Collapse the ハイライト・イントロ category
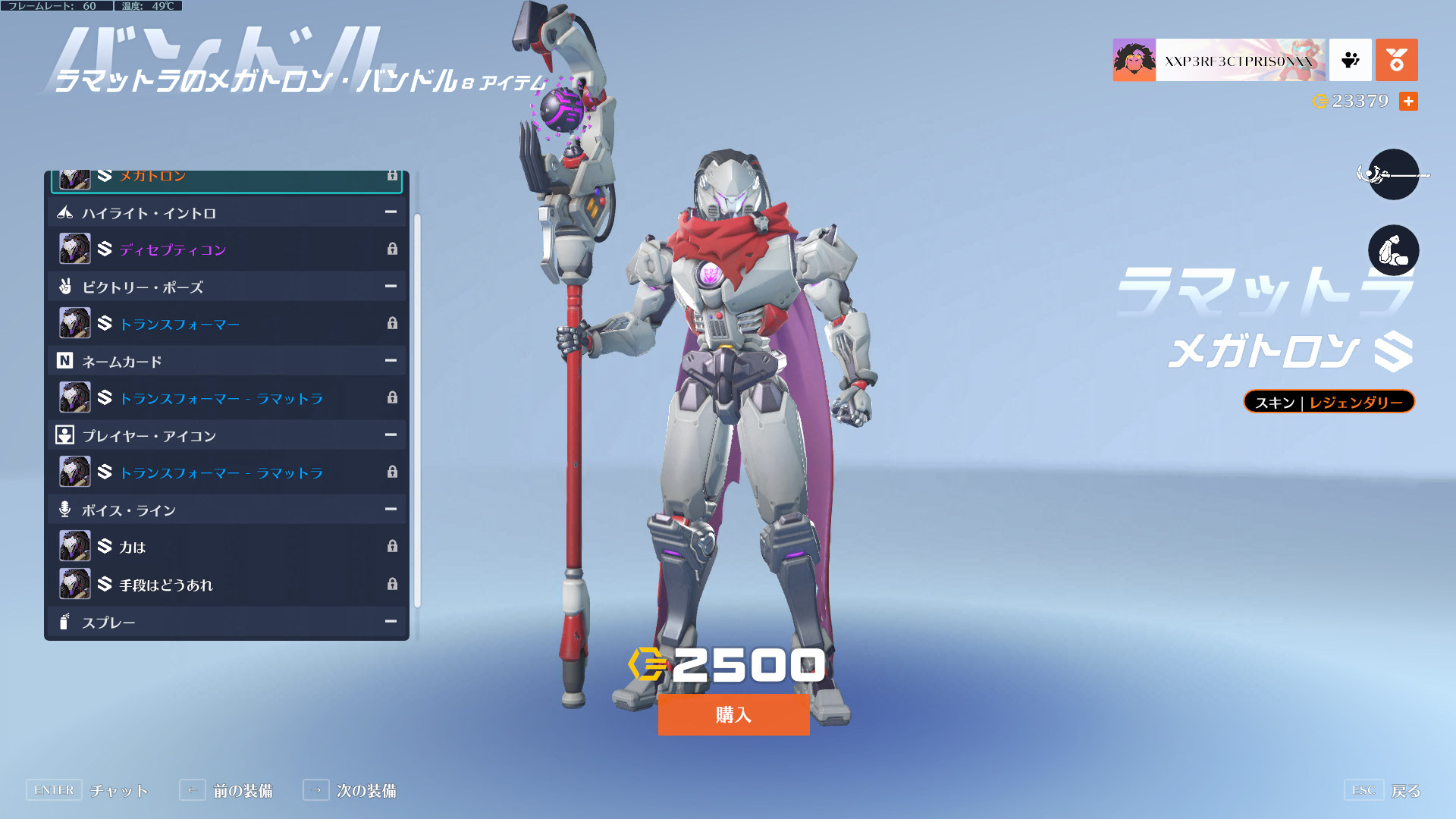 tap(391, 213)
